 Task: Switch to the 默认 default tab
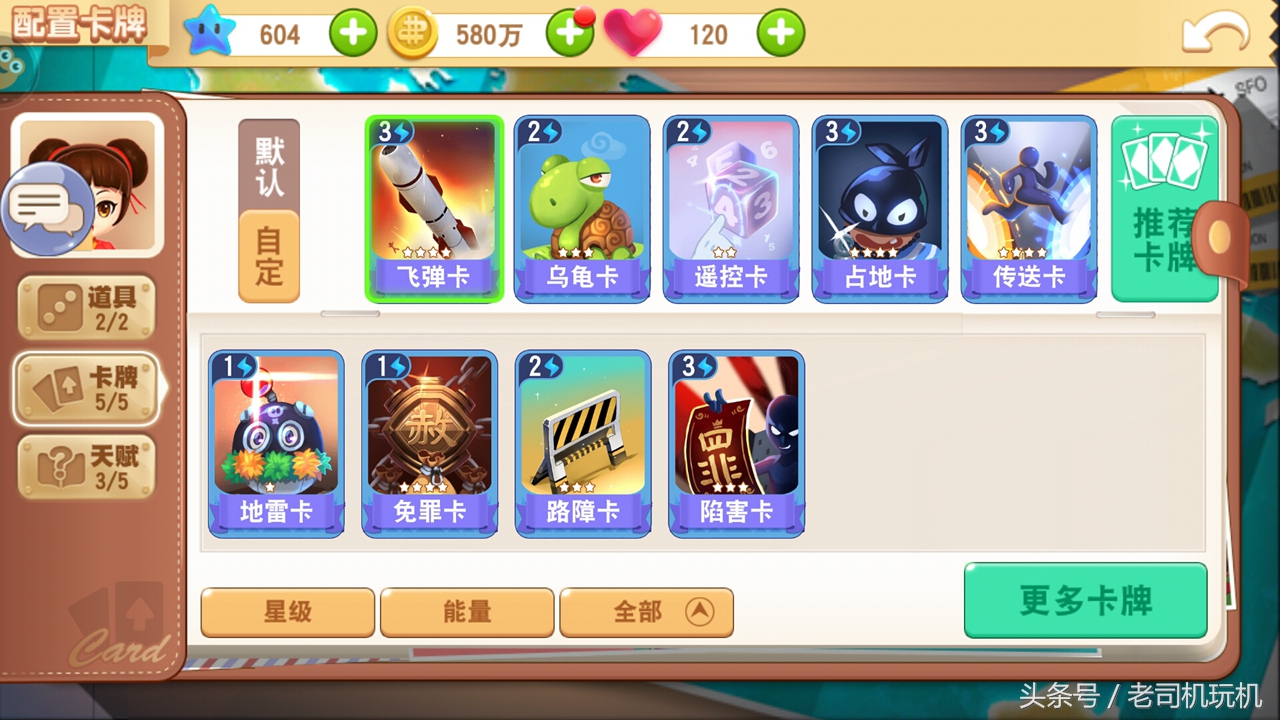[267, 165]
